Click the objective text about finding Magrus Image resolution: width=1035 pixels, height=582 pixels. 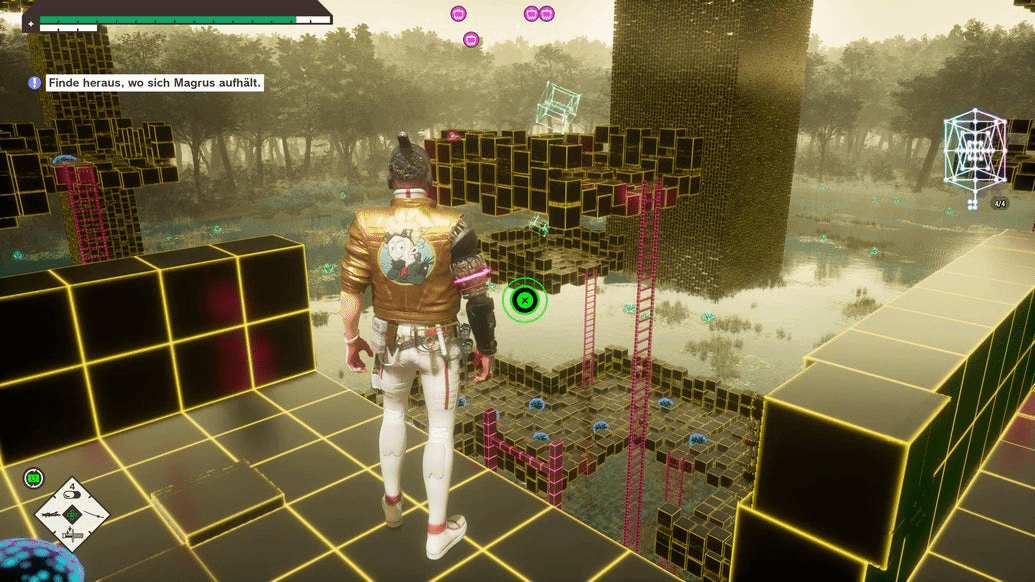155,83
